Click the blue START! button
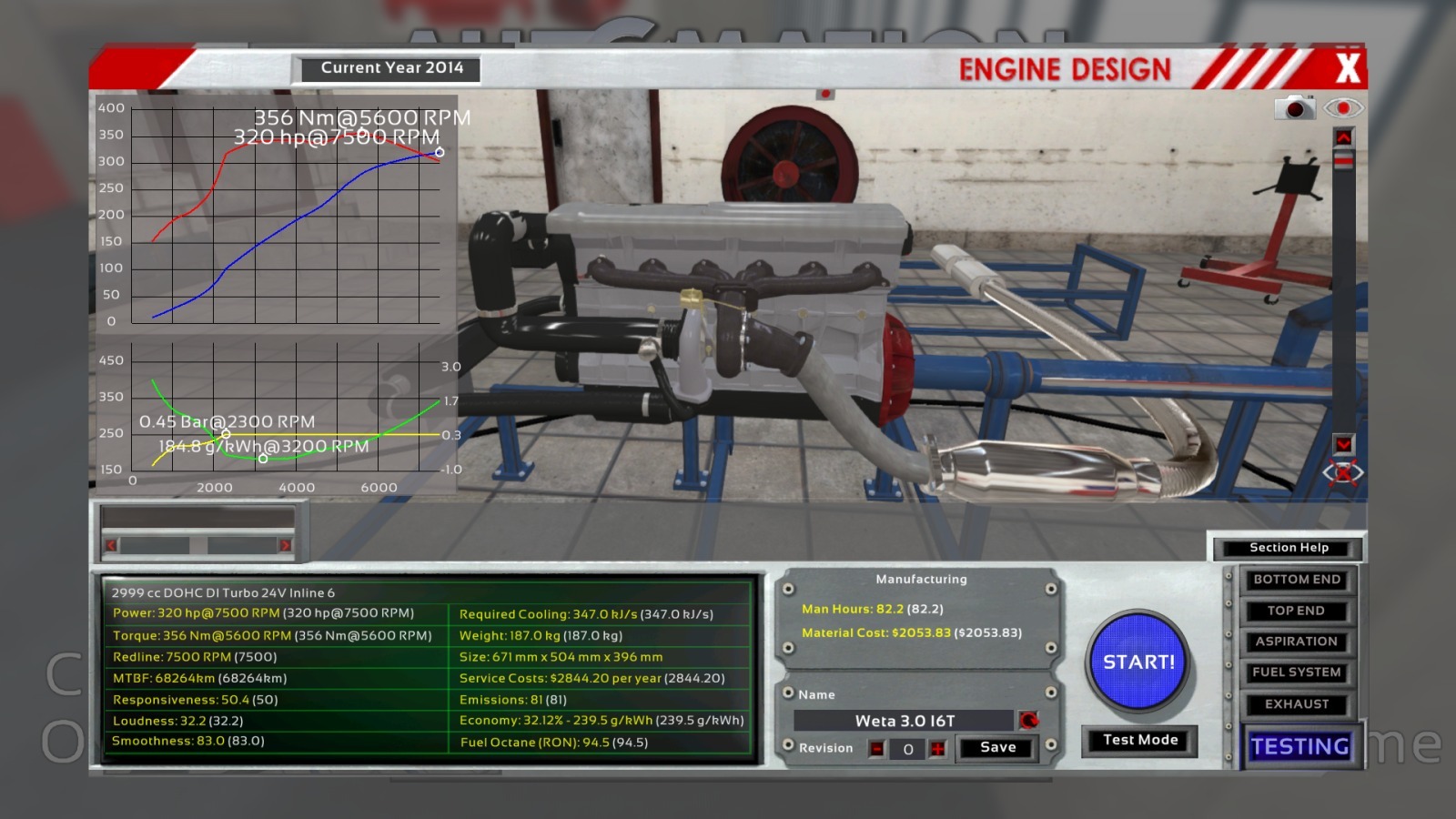 coord(1138,662)
